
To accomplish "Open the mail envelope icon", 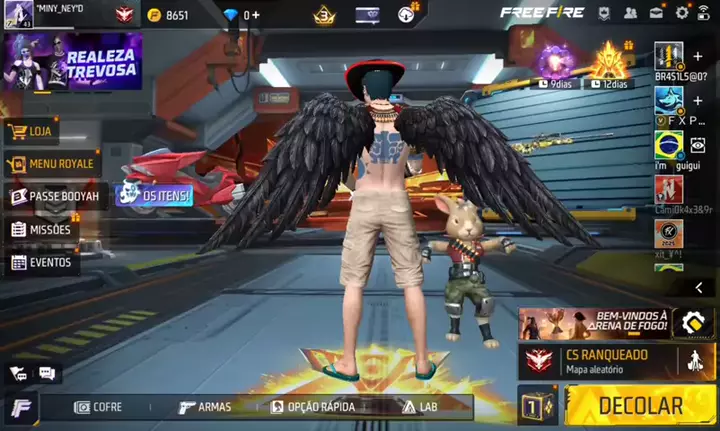I will [x=656, y=13].
